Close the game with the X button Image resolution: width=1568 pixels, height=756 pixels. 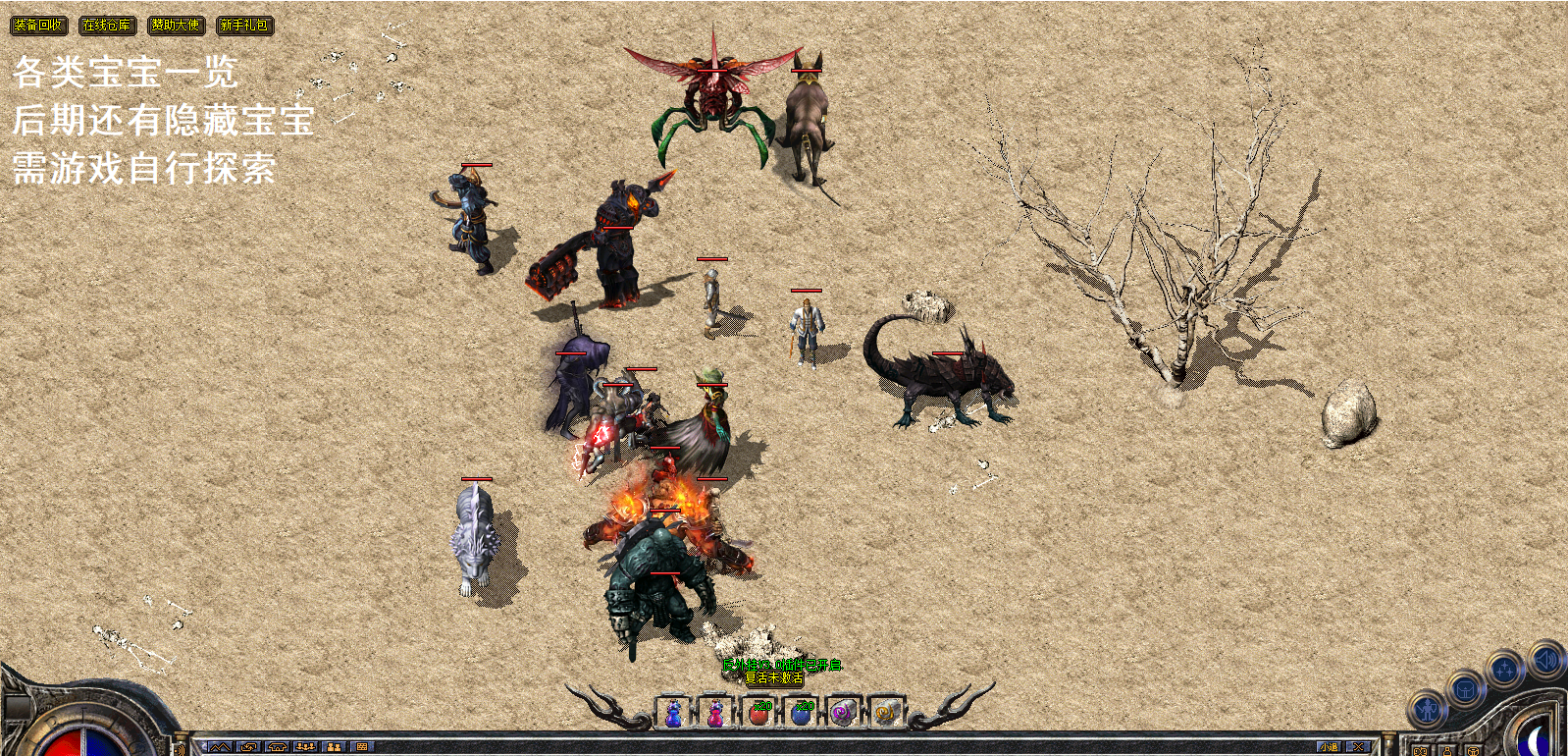tap(1358, 747)
